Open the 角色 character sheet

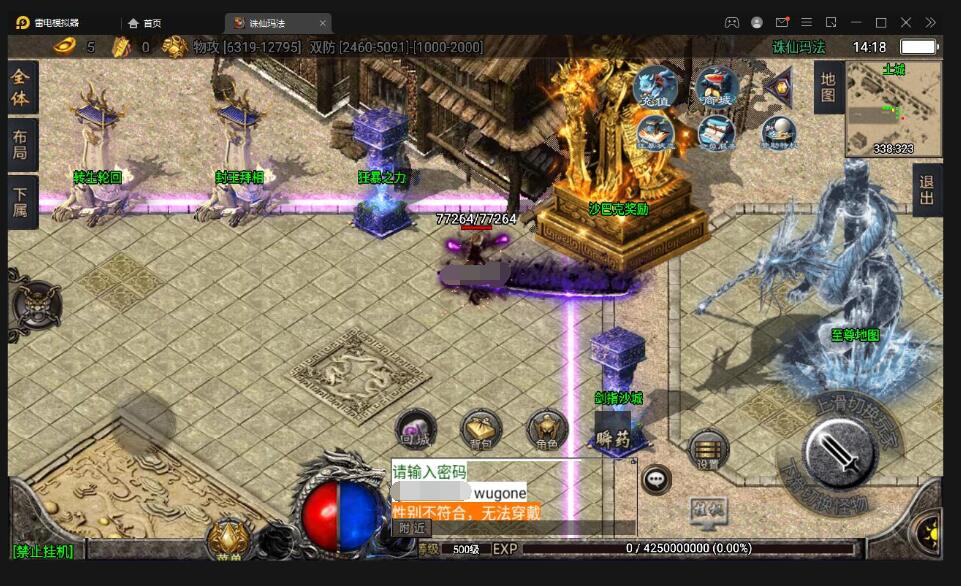pos(546,430)
